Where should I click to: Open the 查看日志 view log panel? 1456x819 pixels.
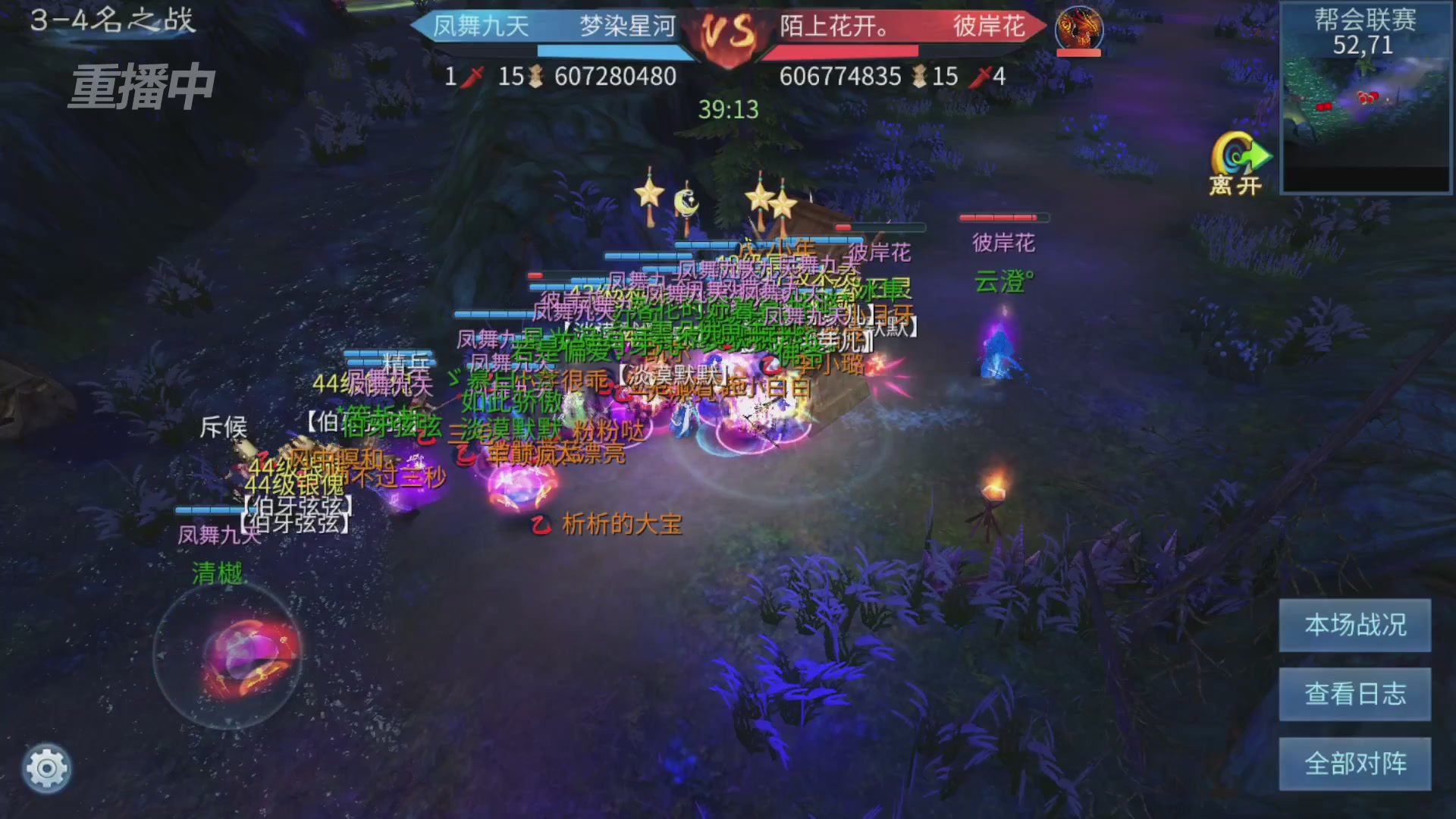click(x=1354, y=695)
